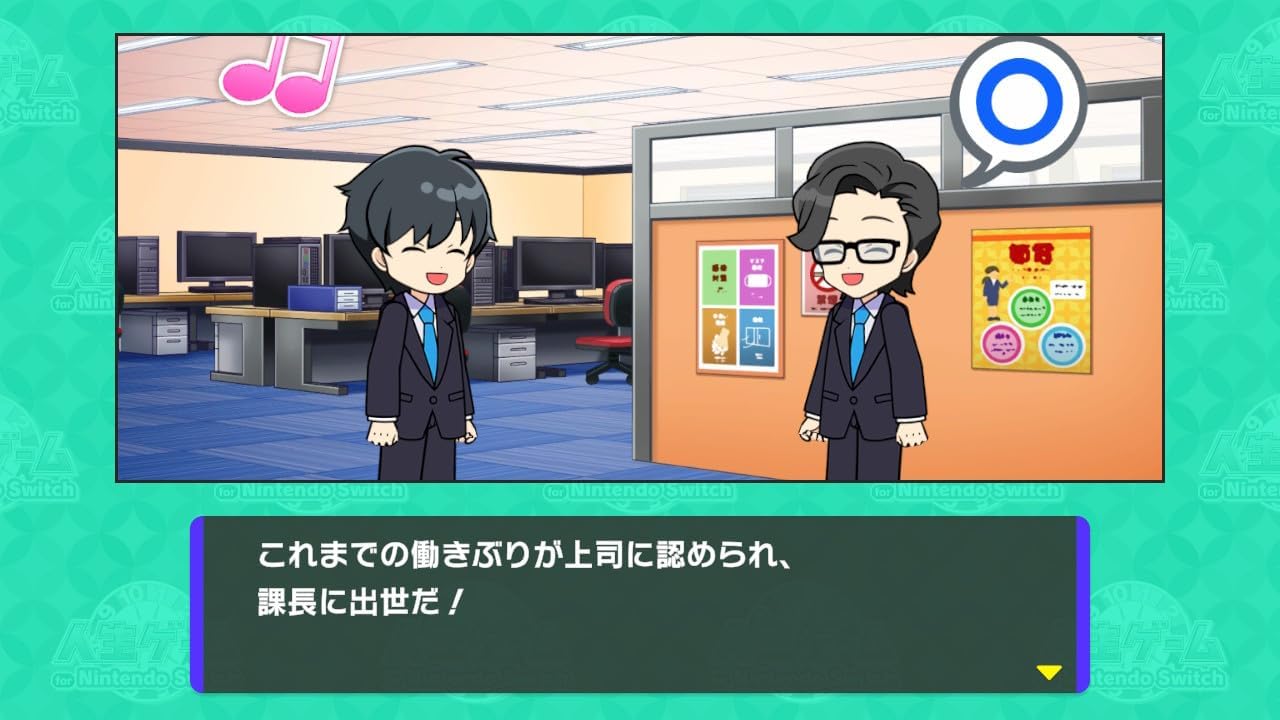The height and width of the screenshot is (720, 1280).
Task: Click the purple mask panel on etiquette poster
Action: click(756, 278)
